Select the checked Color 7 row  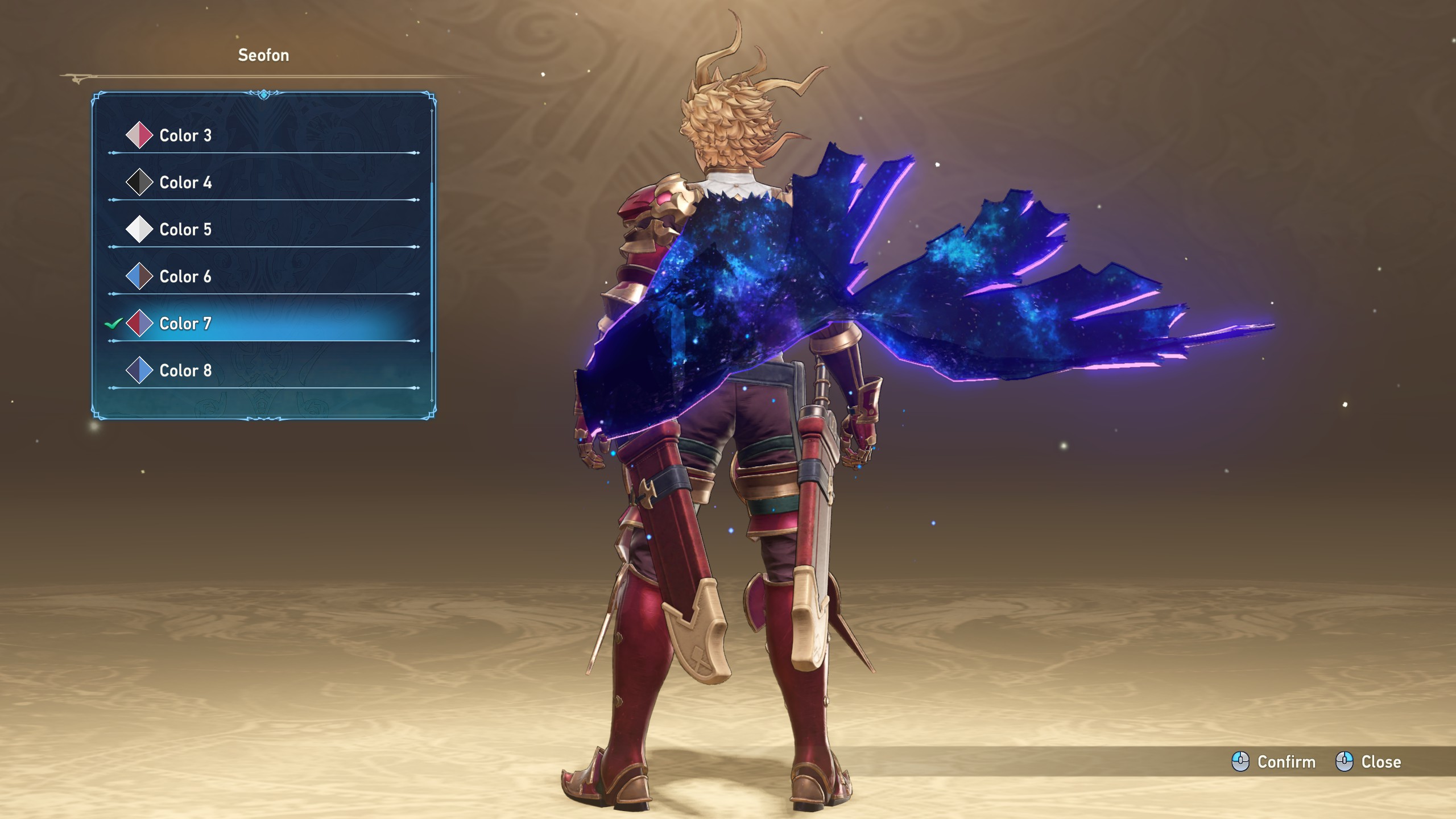pos(185,324)
